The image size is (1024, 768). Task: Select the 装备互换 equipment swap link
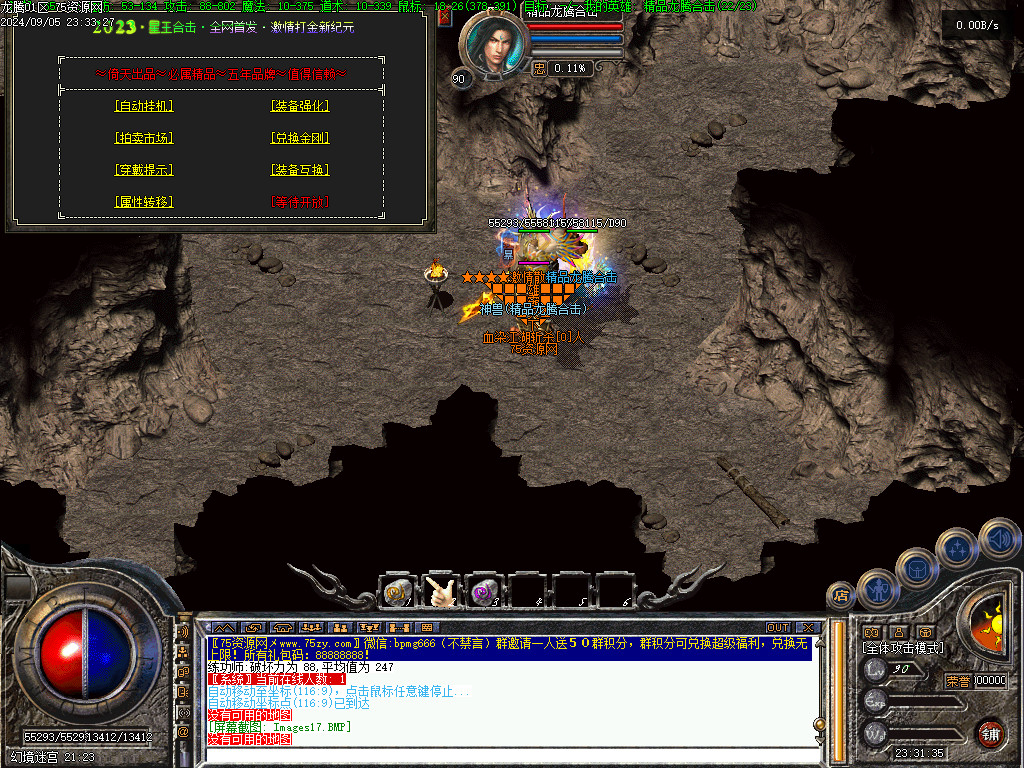(300, 170)
